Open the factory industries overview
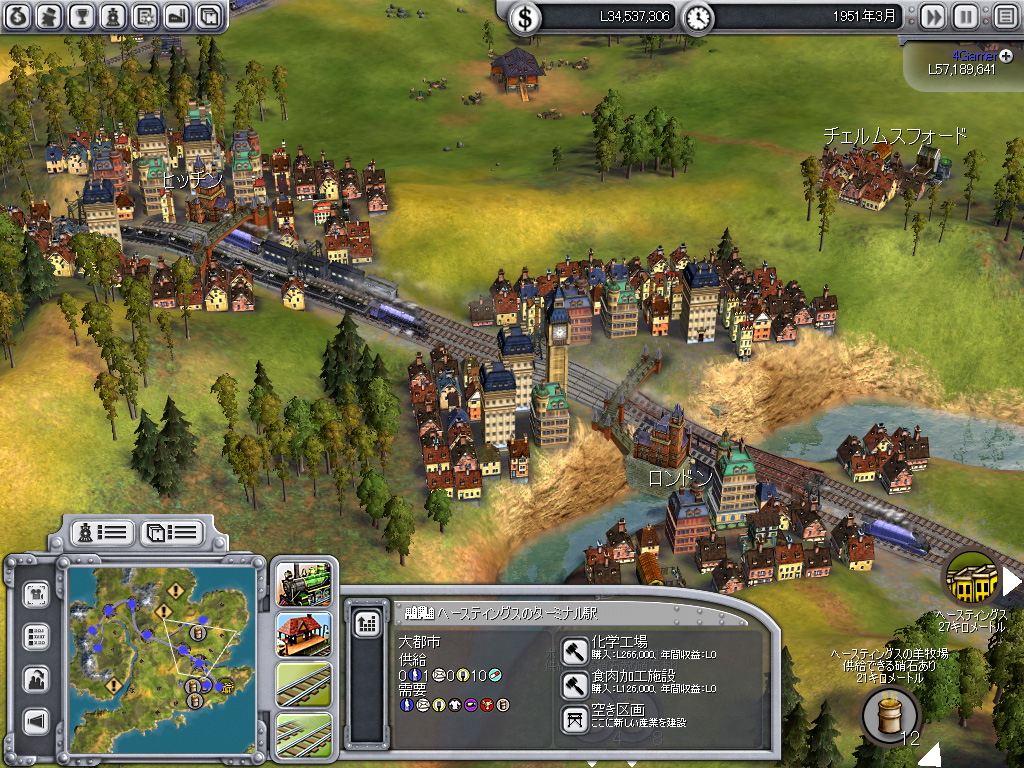This screenshot has width=1024, height=768. pyautogui.click(x=177, y=15)
